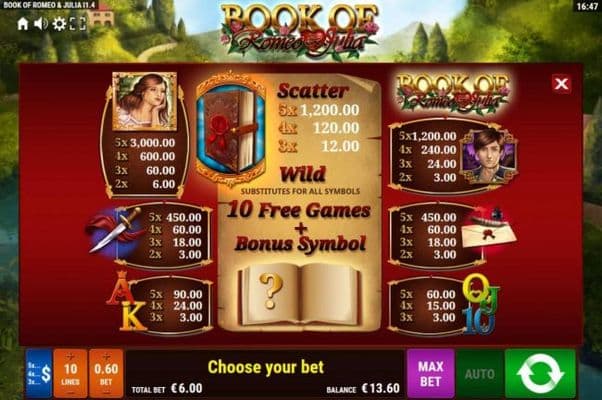This screenshot has width=602, height=400.
Task: Set the Max Bet
Action: pos(430,373)
